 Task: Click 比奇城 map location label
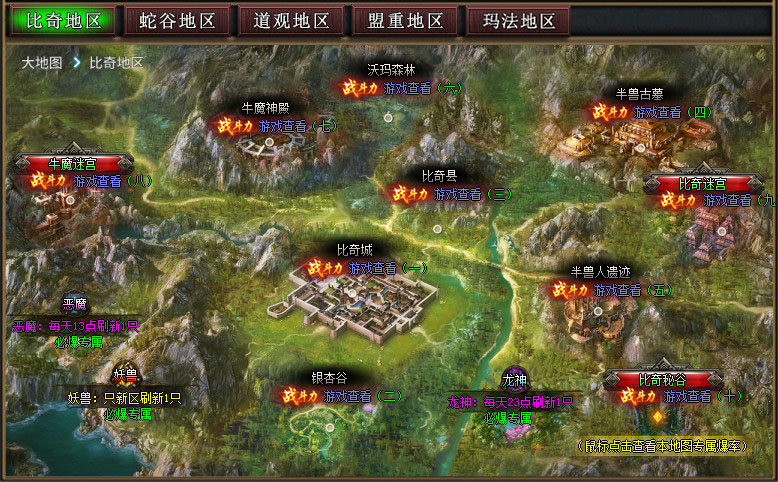(x=354, y=250)
